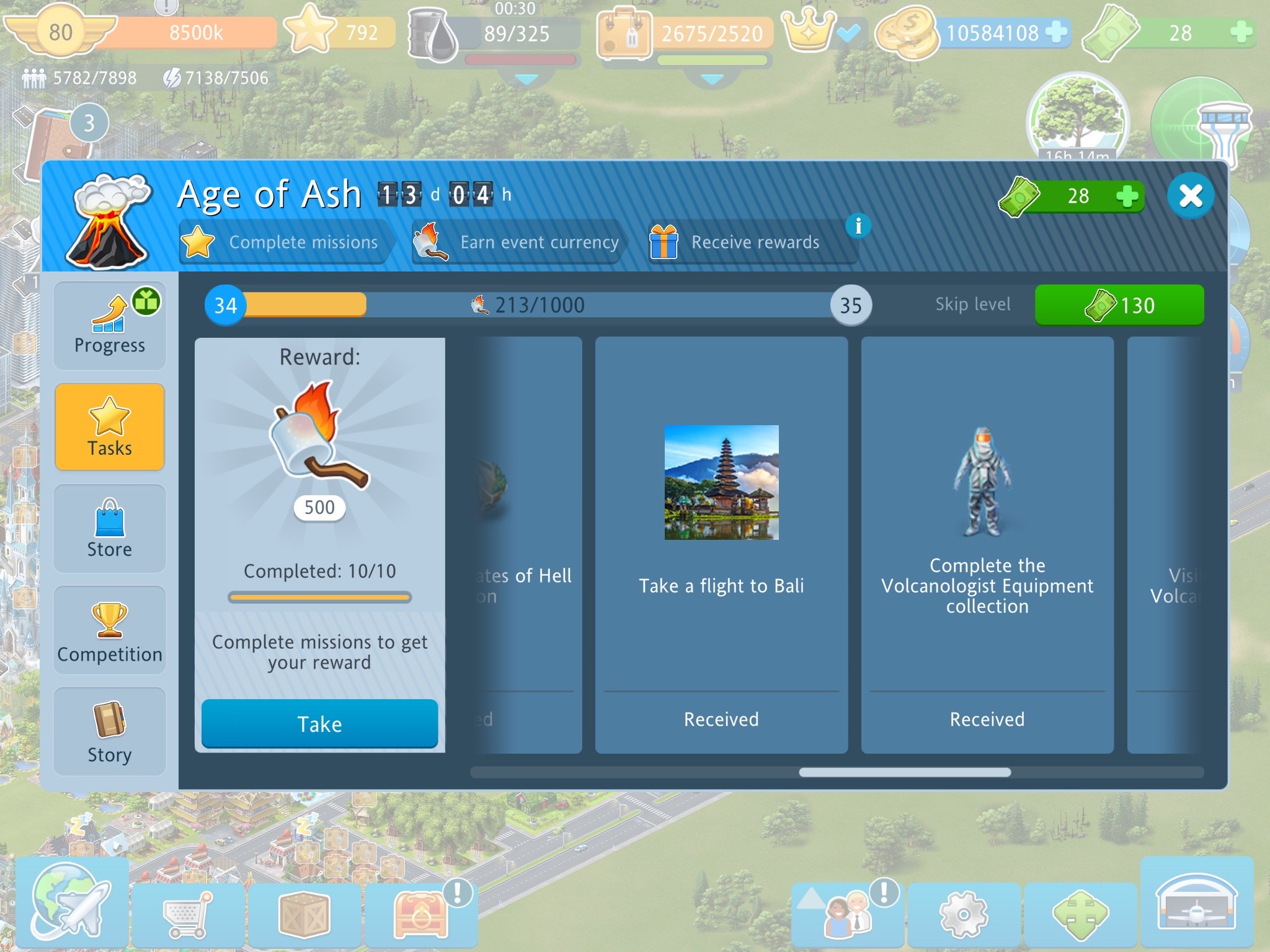Open the Progress tab

tap(110, 326)
